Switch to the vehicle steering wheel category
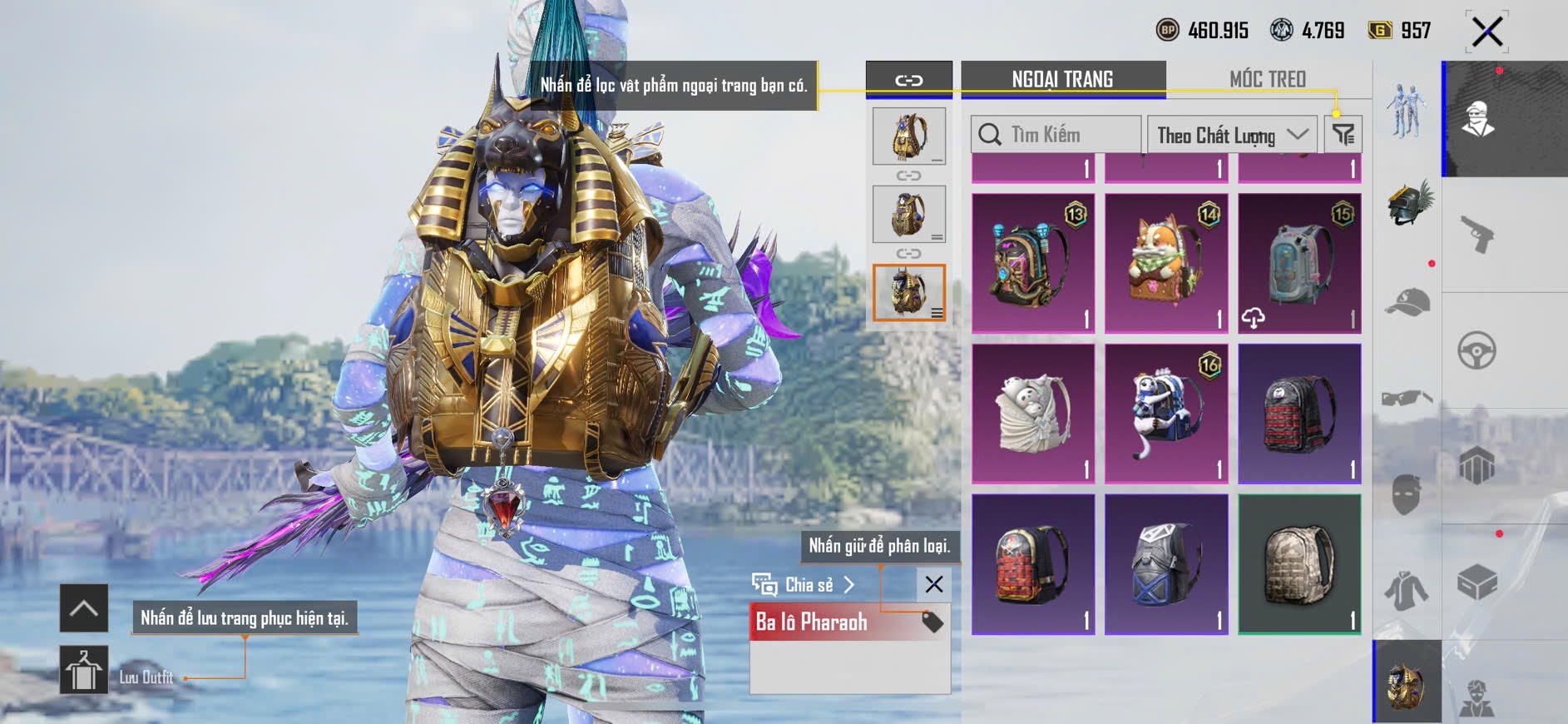This screenshot has width=1568, height=724. 1477,350
